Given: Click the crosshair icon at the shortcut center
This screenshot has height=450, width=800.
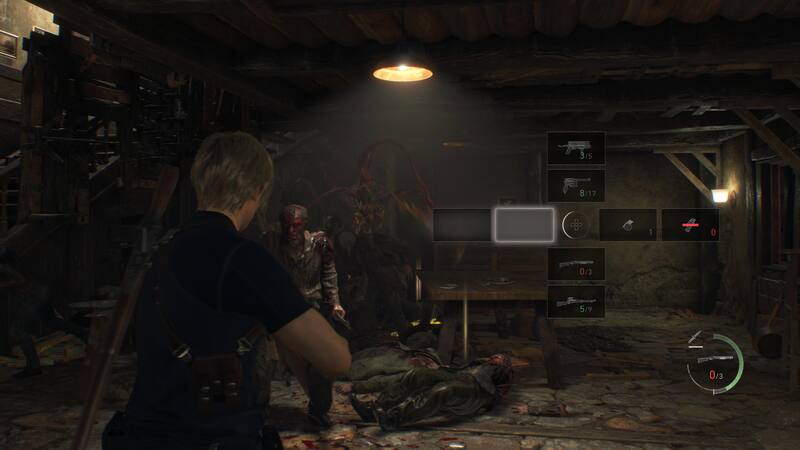Looking at the screenshot, I should (575, 225).
